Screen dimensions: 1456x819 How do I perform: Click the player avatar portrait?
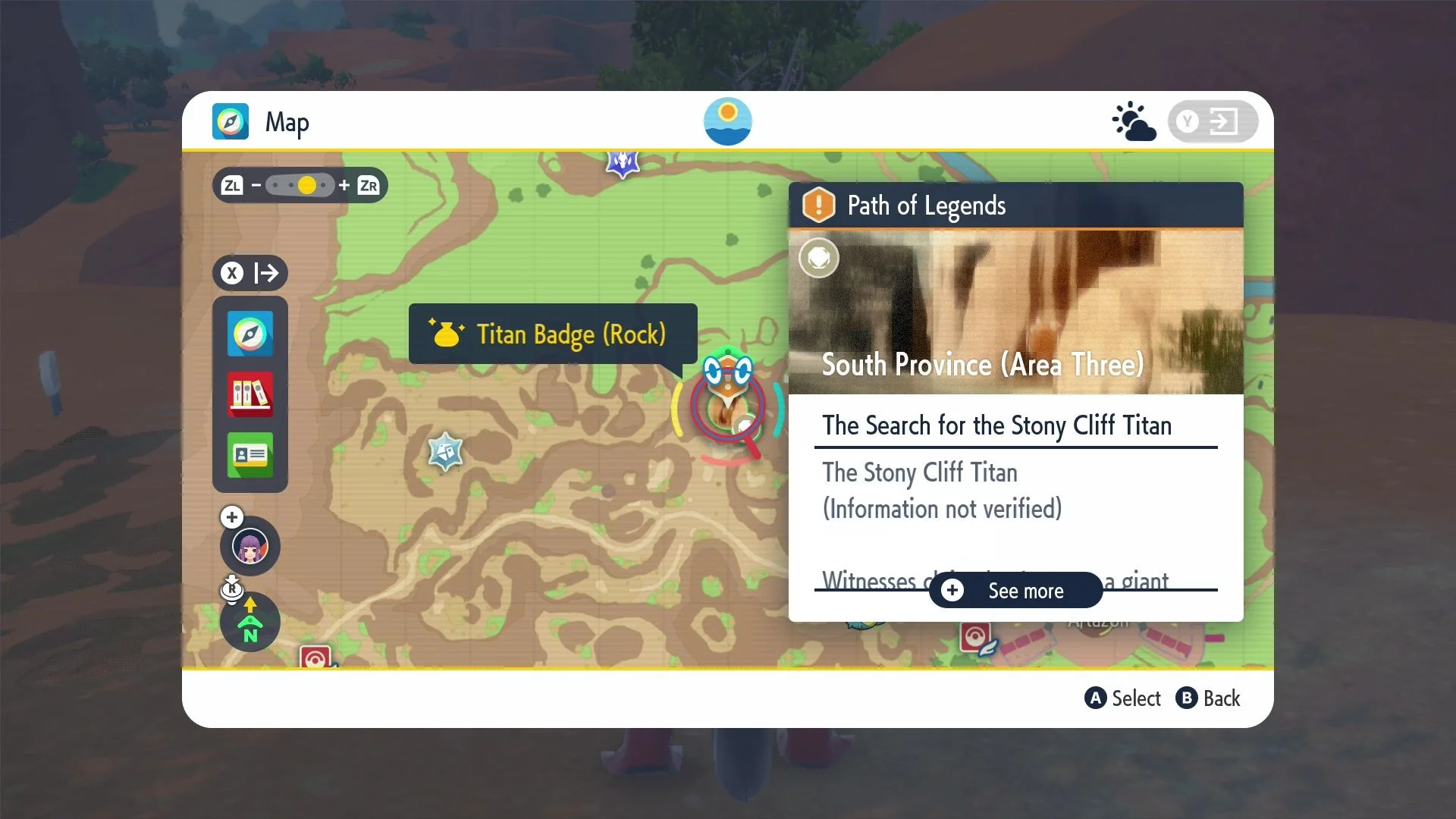click(249, 546)
